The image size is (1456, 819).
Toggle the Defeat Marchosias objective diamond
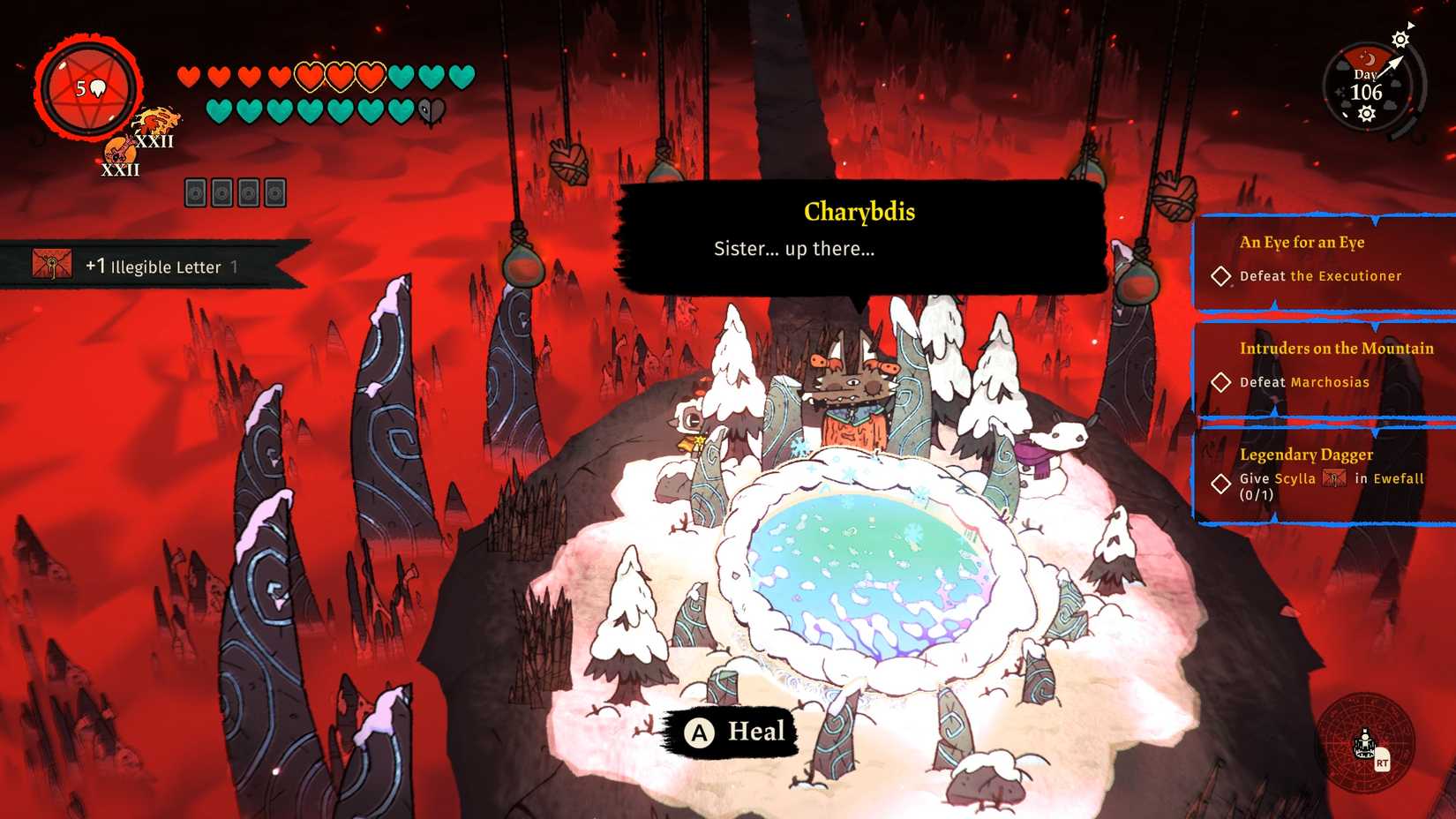pos(1222,382)
